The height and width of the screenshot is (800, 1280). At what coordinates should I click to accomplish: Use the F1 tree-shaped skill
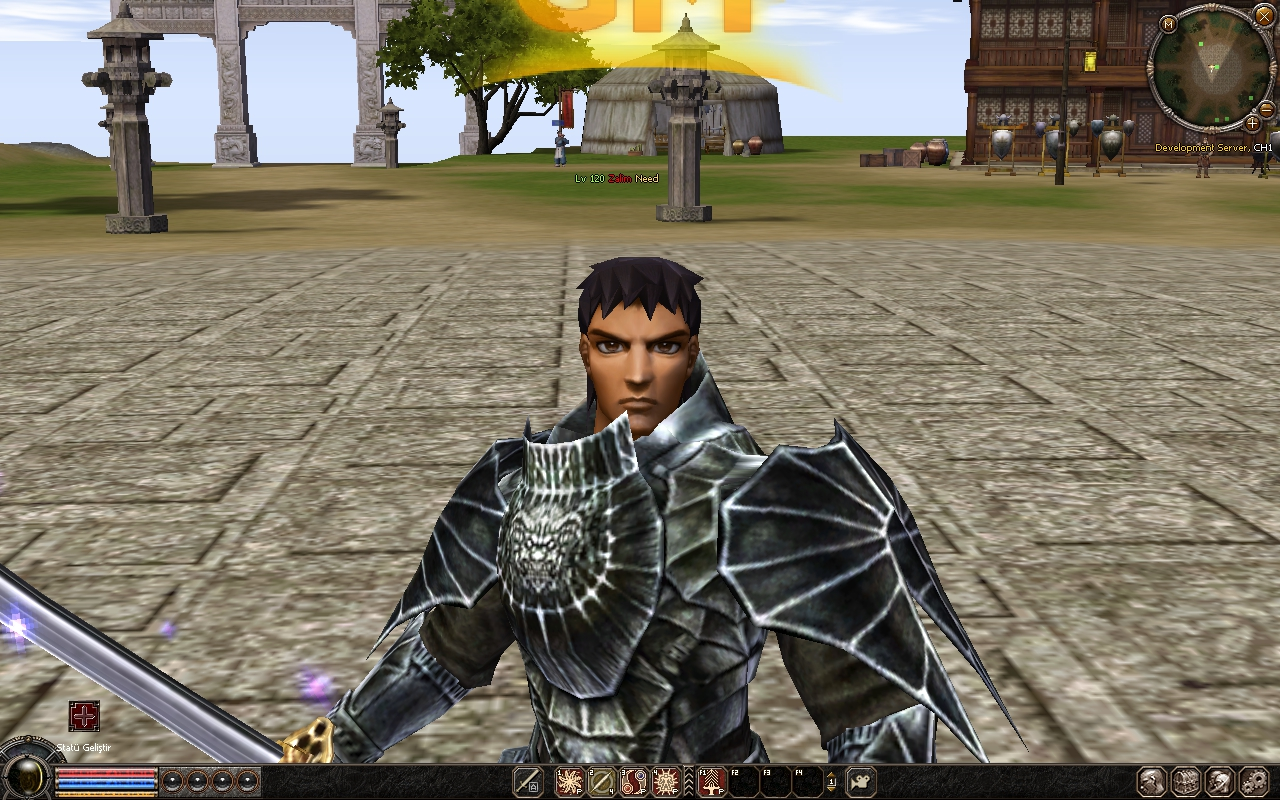[711, 782]
